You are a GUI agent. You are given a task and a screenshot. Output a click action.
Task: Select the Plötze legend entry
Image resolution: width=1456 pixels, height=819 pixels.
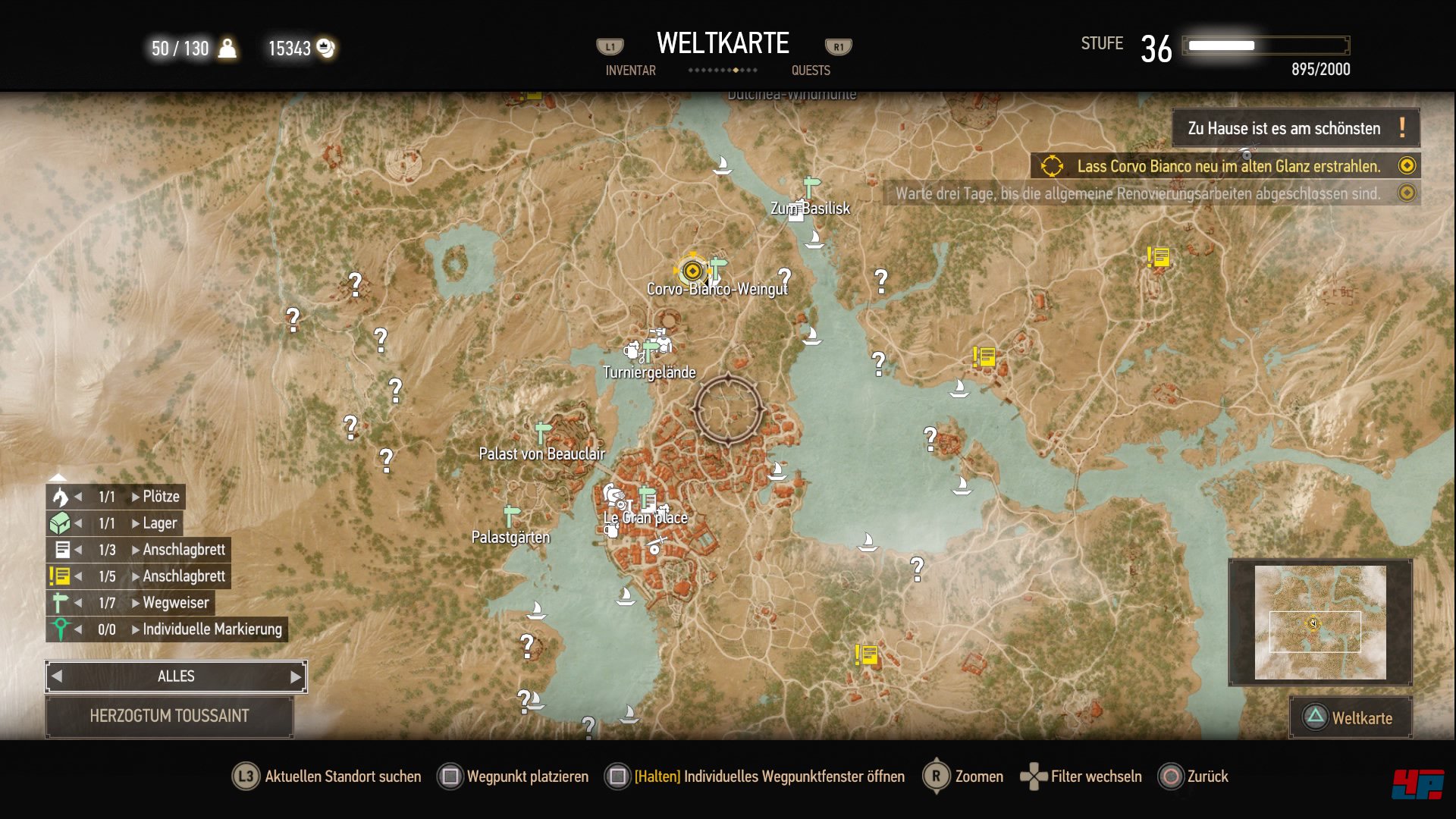click(x=161, y=497)
